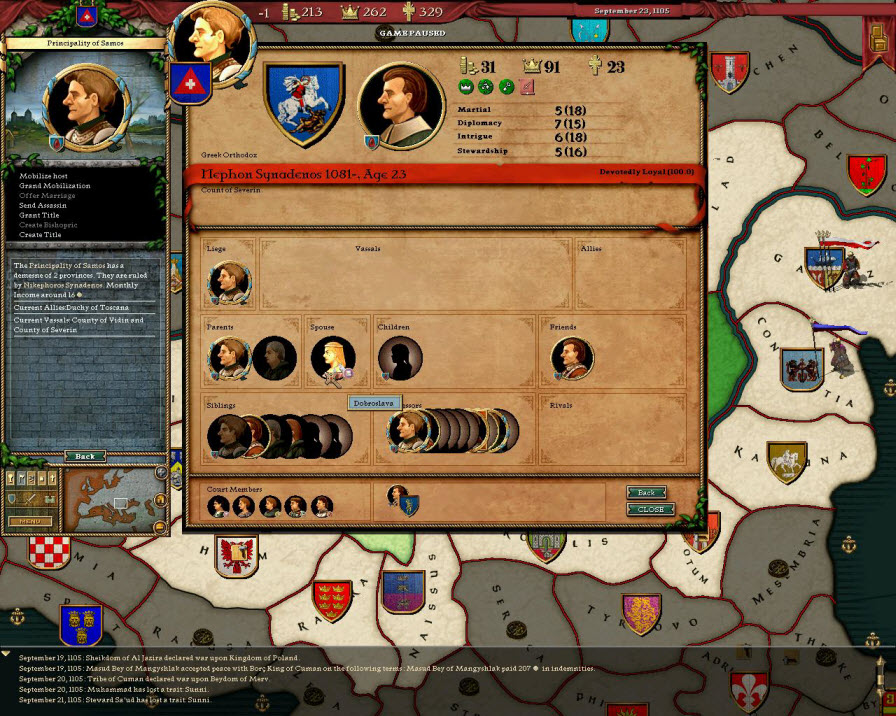This screenshot has width=896, height=716.
Task: Choose Grand Mobilization option
Action: (54, 186)
